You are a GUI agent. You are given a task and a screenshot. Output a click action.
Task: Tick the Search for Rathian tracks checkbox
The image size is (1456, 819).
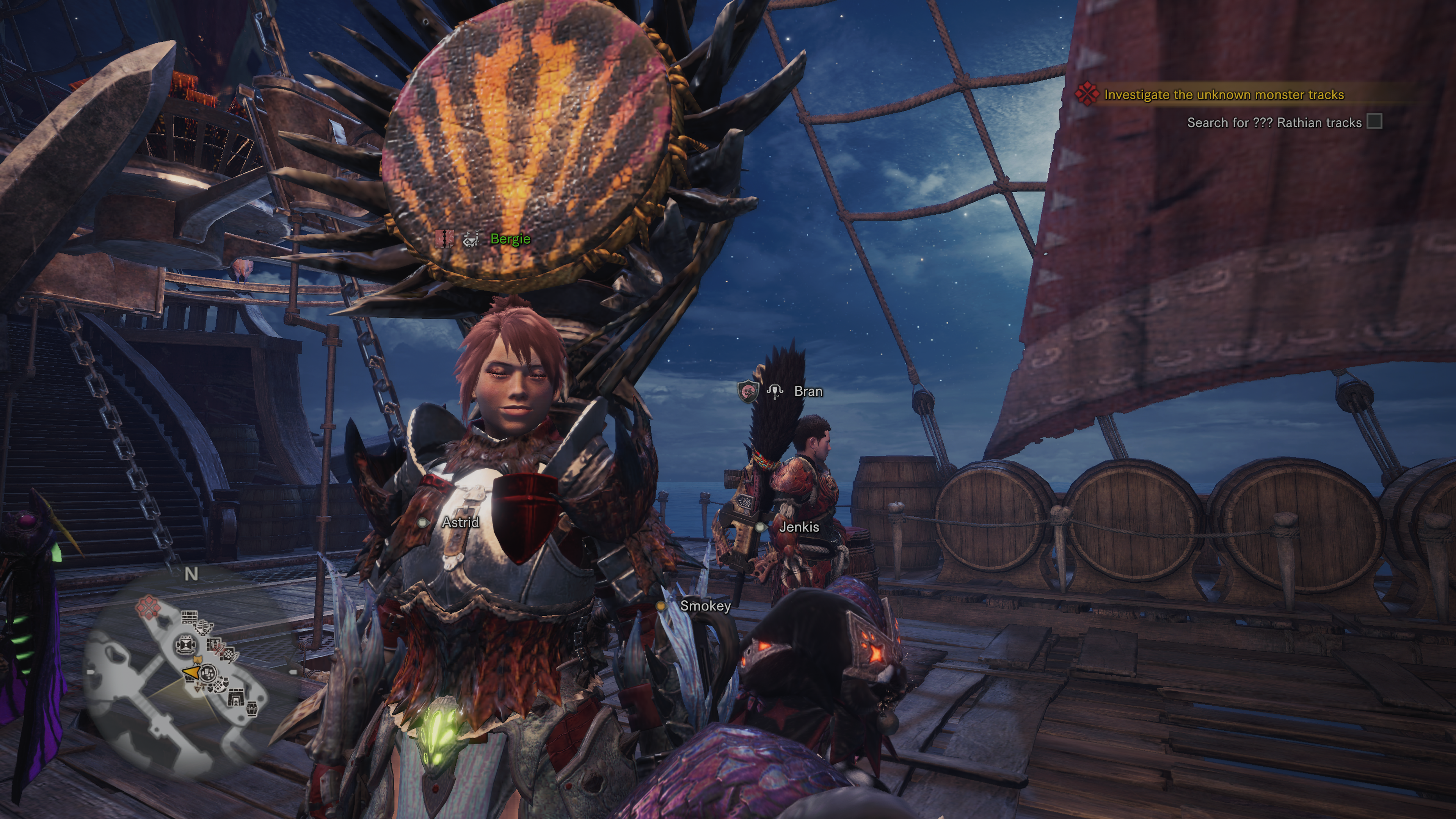(x=1374, y=121)
